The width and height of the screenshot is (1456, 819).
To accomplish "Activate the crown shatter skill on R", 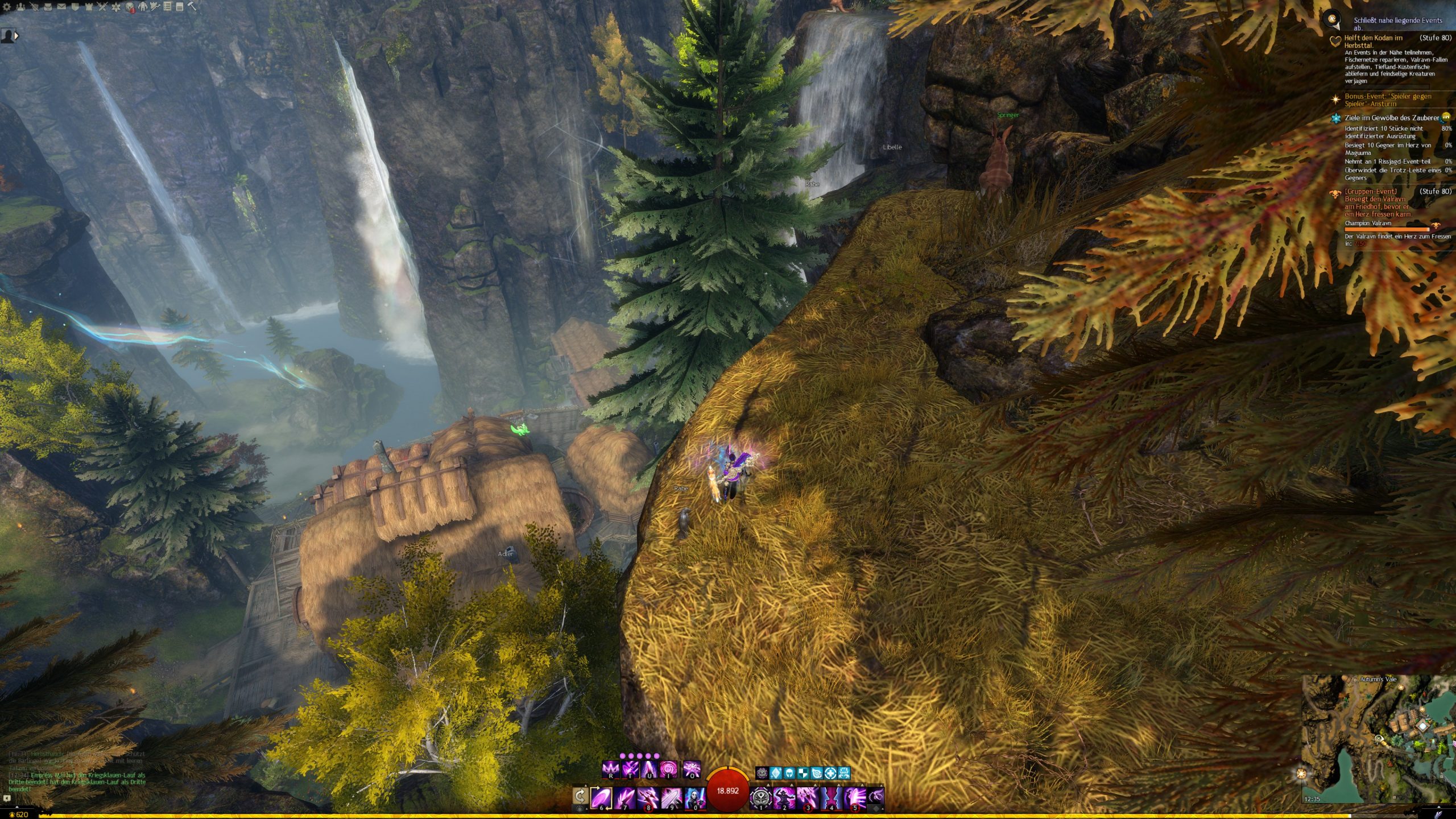I will tap(610, 770).
